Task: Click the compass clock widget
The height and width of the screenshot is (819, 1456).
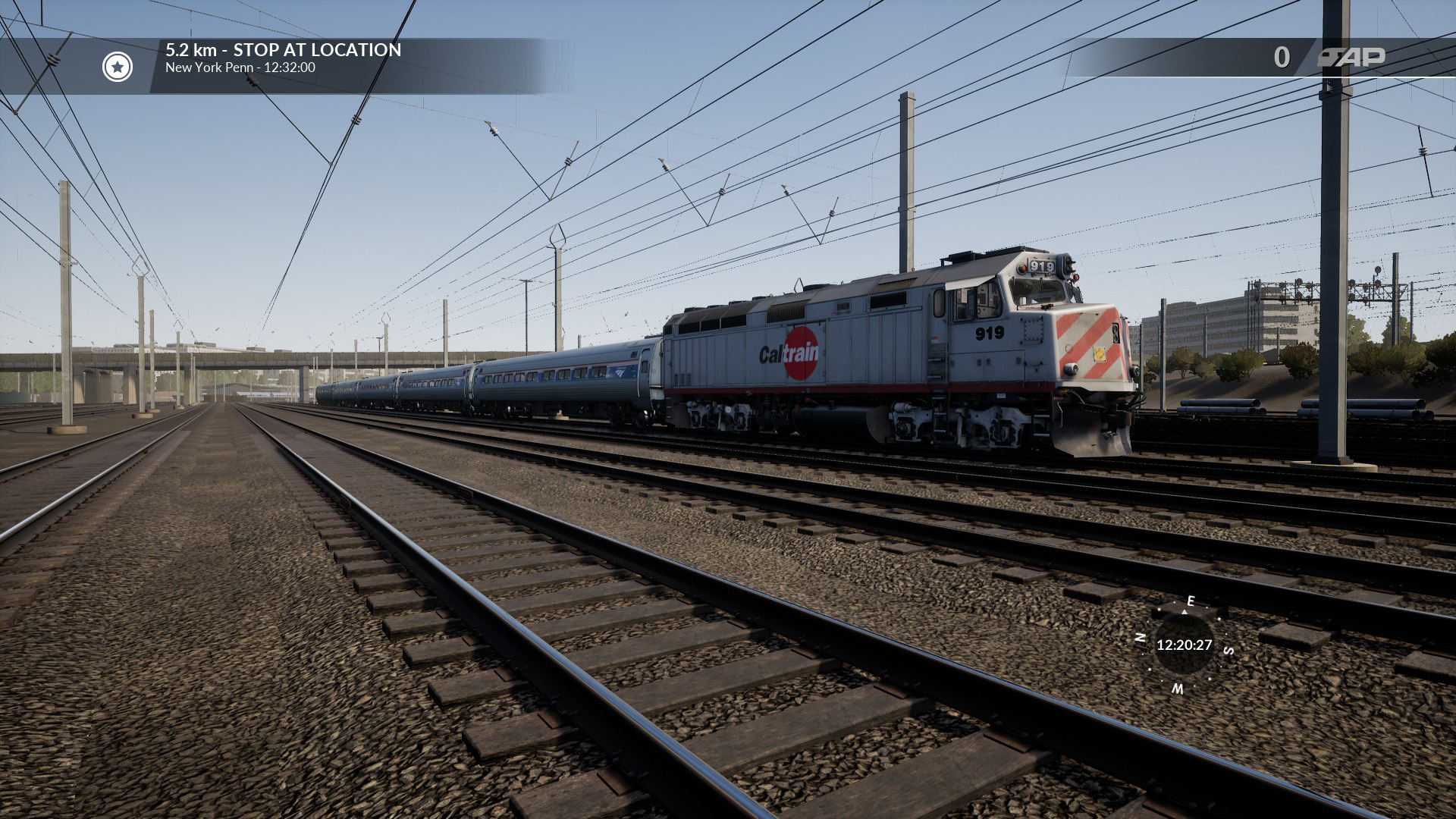Action: pyautogui.click(x=1183, y=645)
